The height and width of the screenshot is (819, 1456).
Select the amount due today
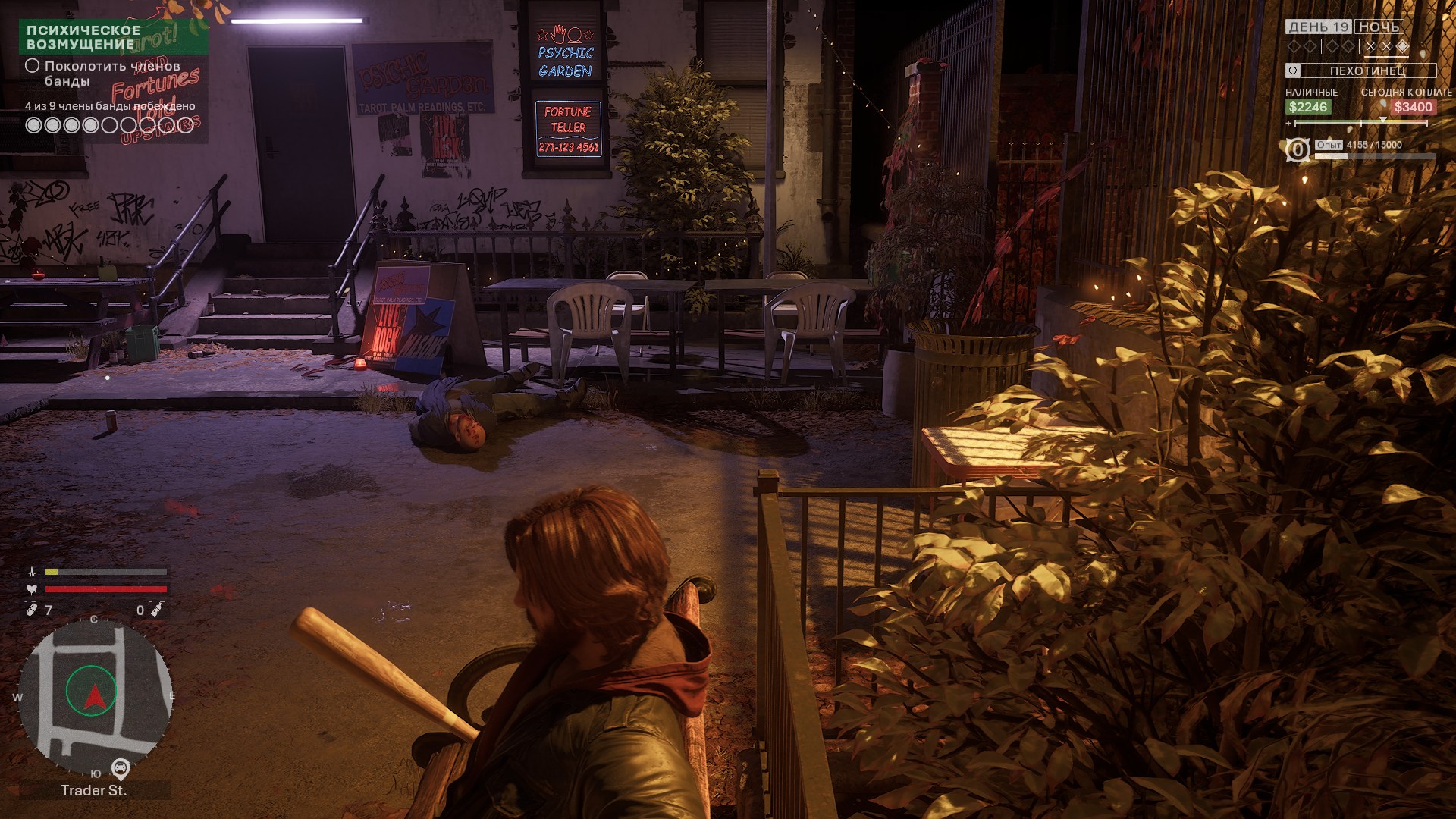tap(1413, 107)
